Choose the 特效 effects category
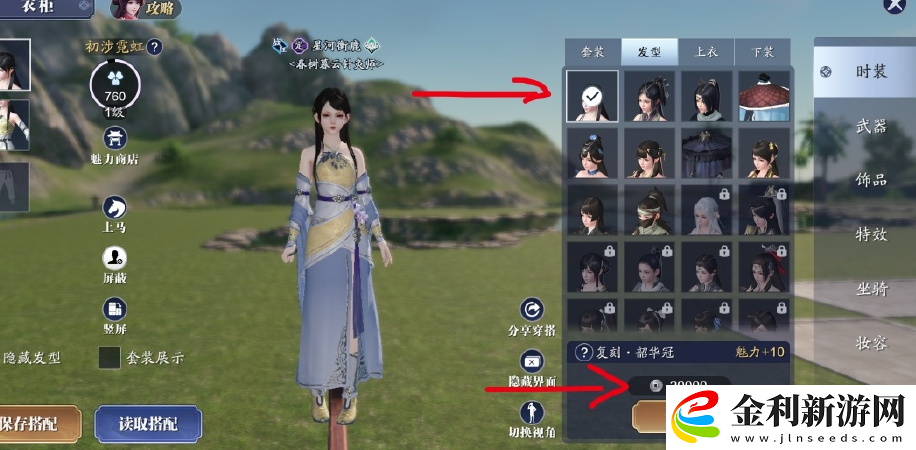916x450 pixels. [x=870, y=234]
